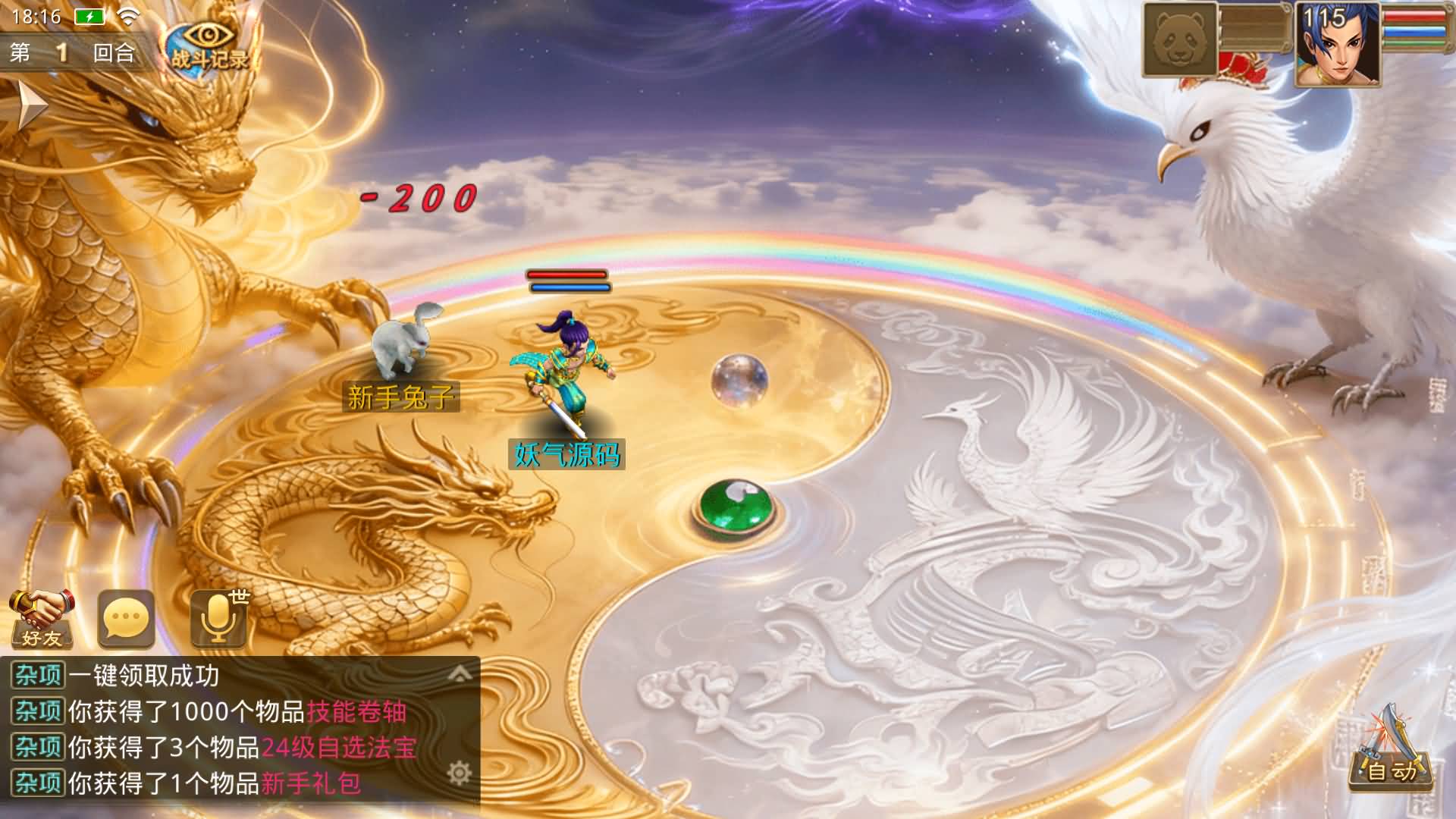The width and height of the screenshot is (1456, 819).
Task: Open the 24级自选法宝 item link
Action: [339, 748]
